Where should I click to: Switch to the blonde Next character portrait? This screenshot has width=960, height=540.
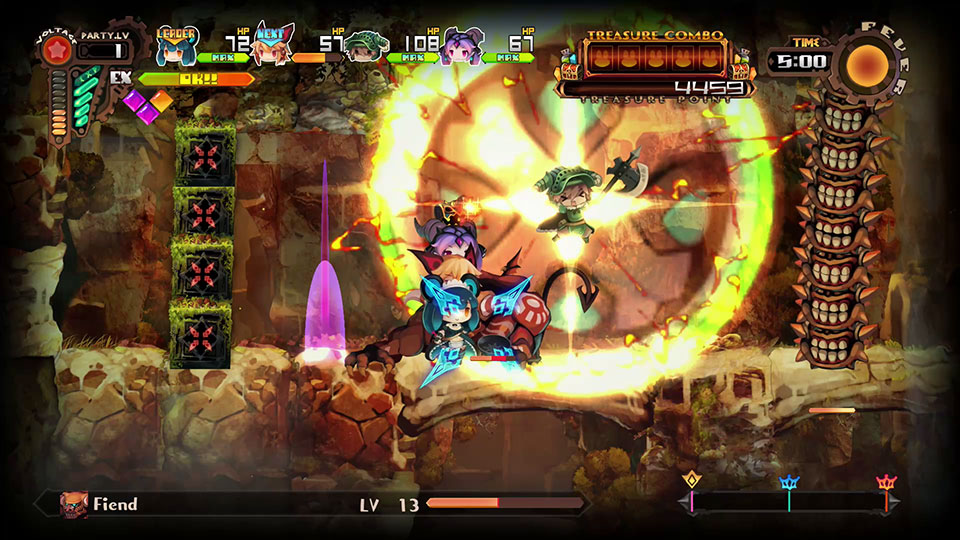[270, 46]
